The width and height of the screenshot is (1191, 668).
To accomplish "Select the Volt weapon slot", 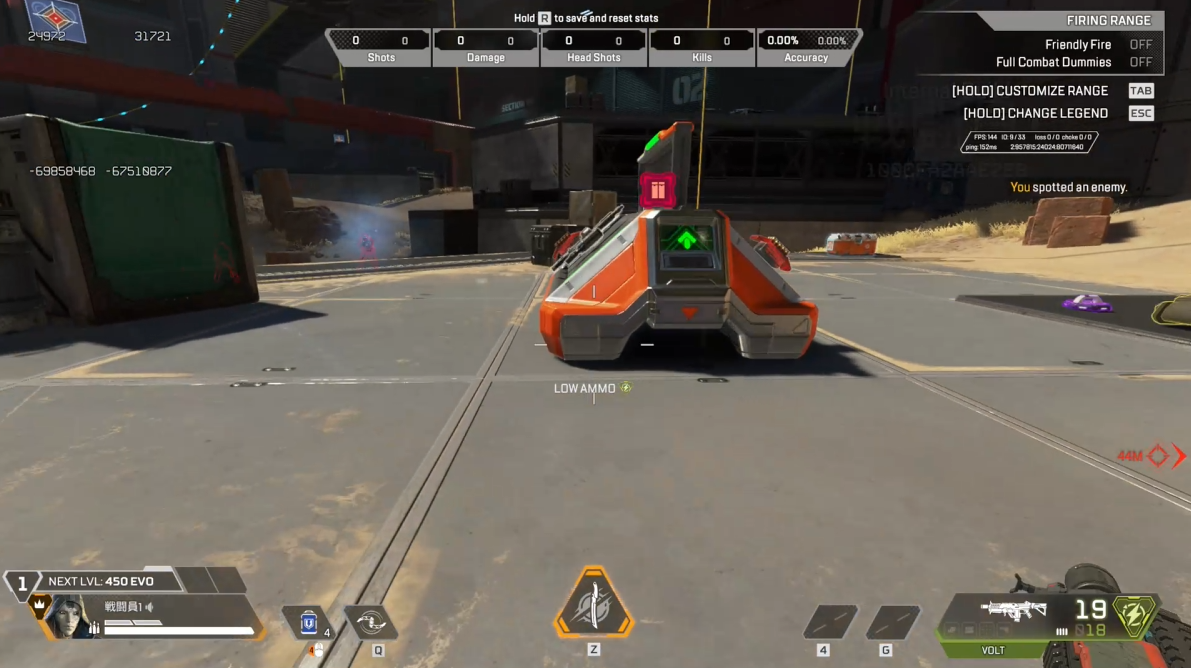I will coord(1014,614).
